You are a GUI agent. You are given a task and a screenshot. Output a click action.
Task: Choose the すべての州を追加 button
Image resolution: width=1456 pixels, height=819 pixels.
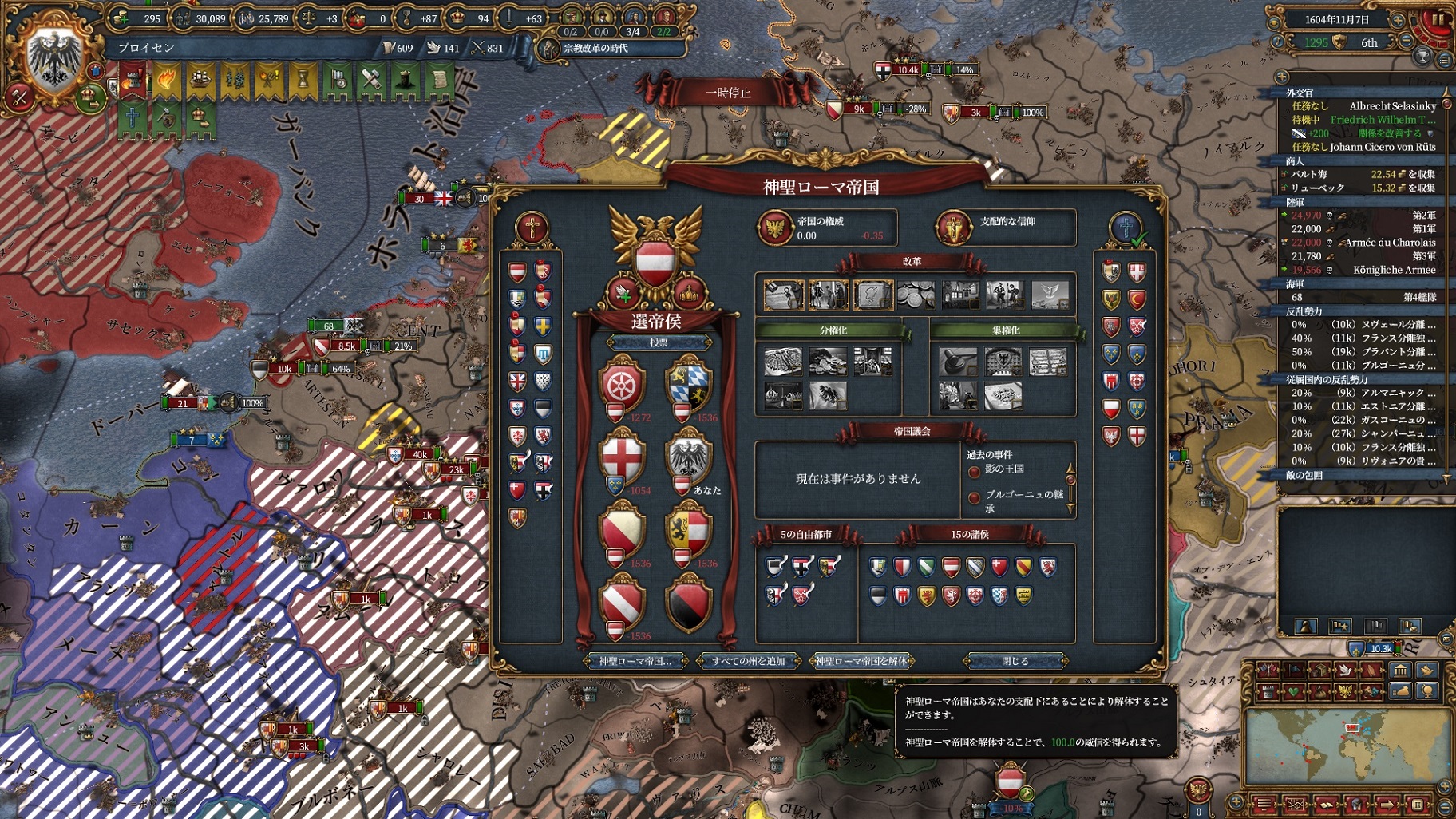click(748, 661)
